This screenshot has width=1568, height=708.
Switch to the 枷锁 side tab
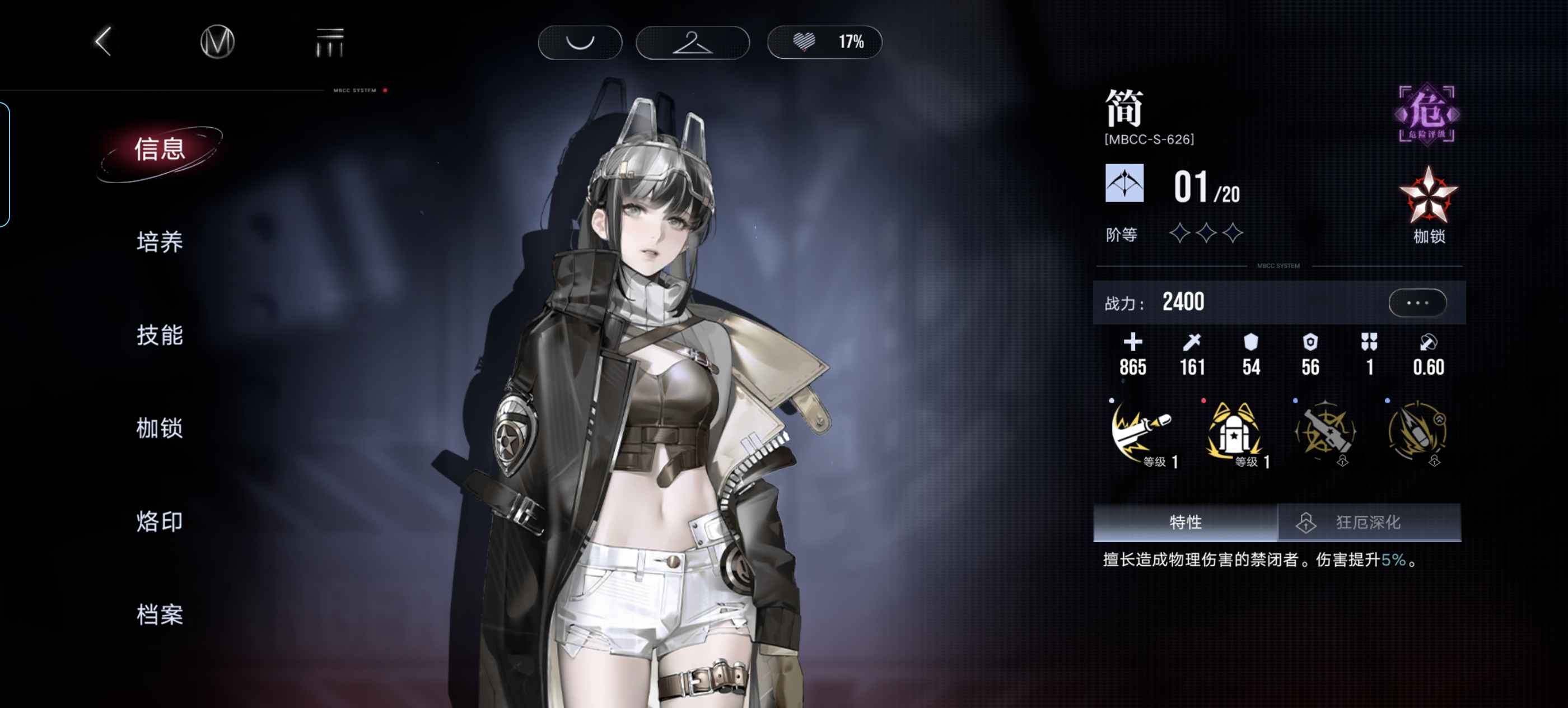pyautogui.click(x=160, y=428)
